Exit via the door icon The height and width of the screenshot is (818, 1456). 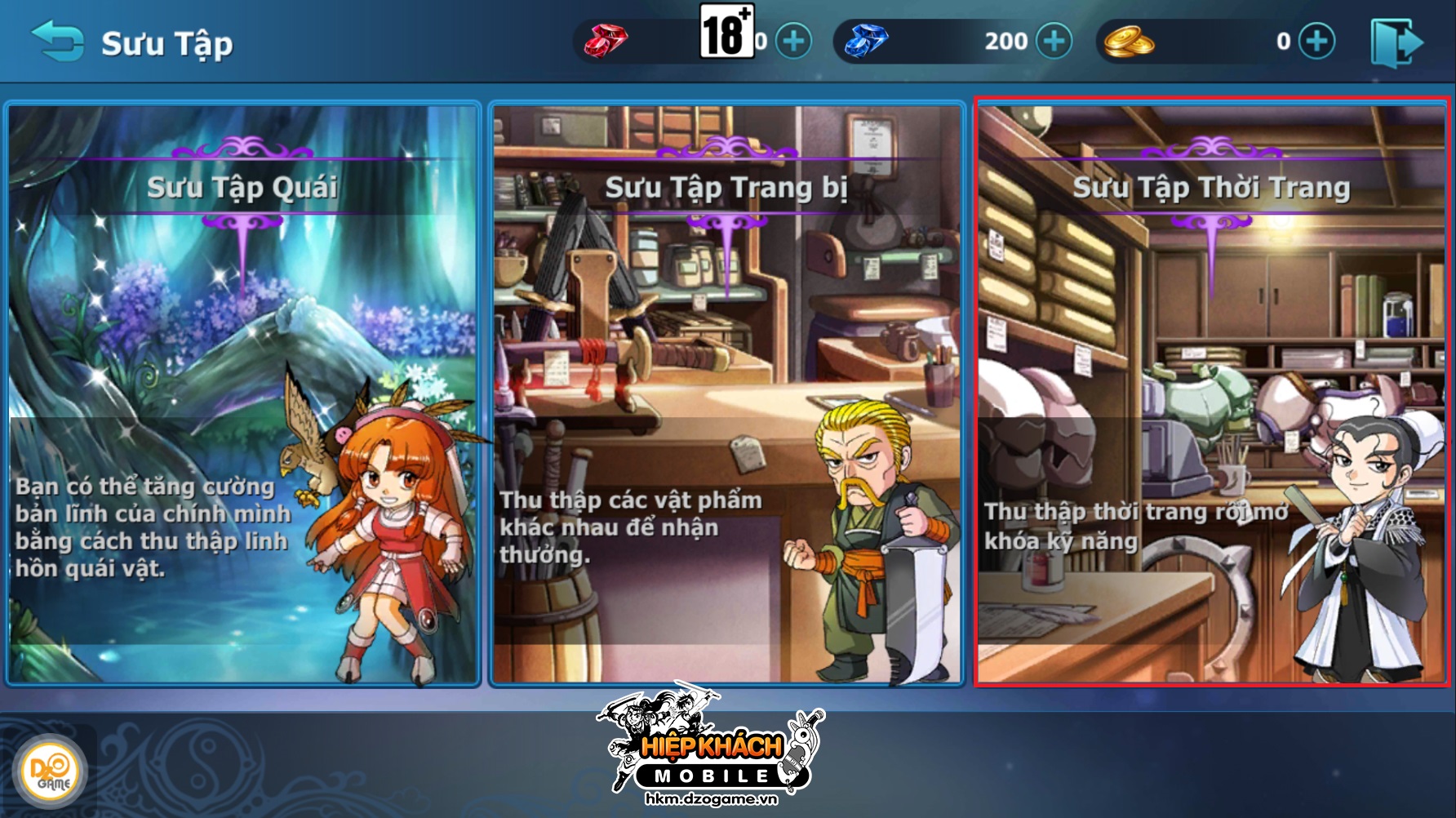[x=1396, y=42]
